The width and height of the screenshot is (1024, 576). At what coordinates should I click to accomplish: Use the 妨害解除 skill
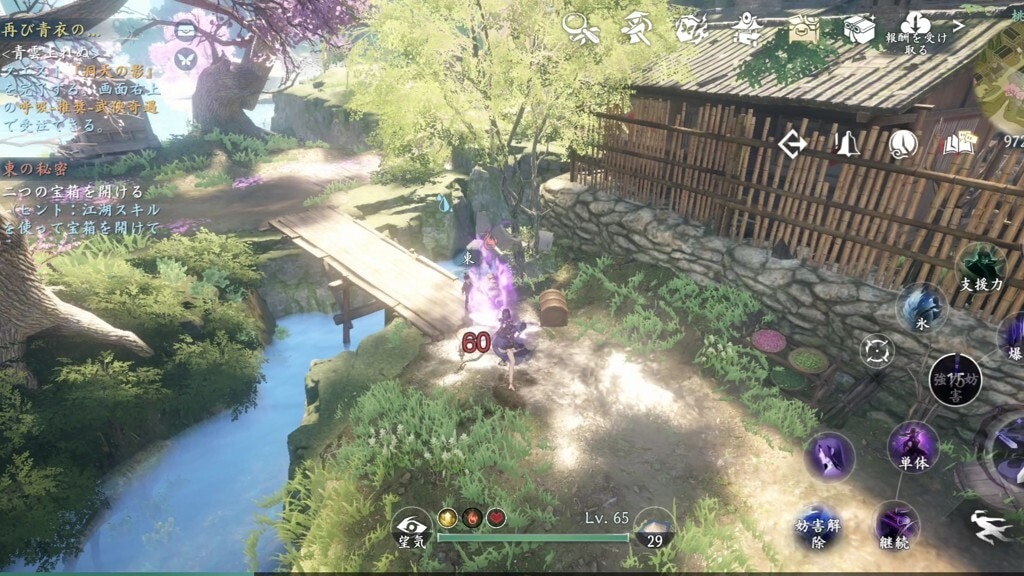pyautogui.click(x=818, y=526)
